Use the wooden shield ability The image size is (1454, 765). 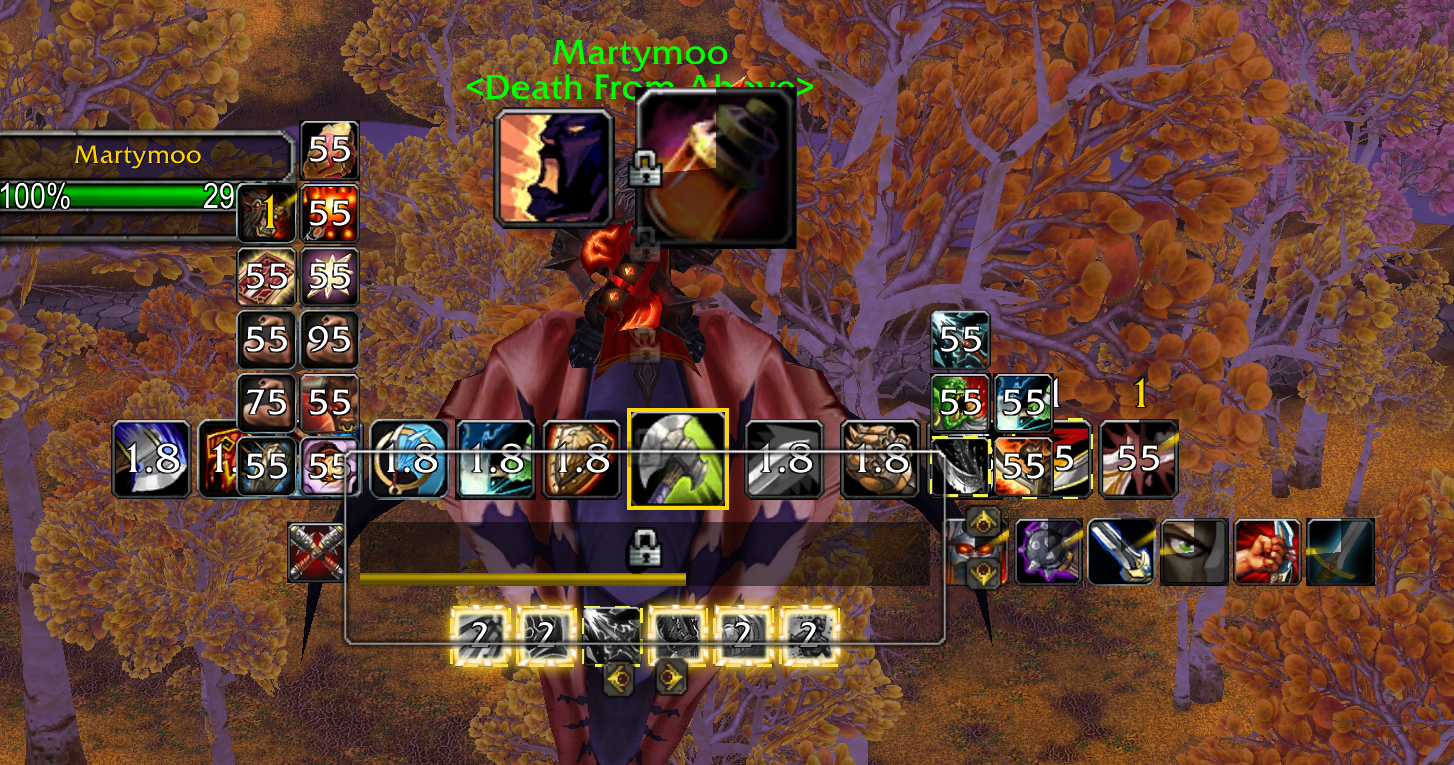tap(582, 459)
